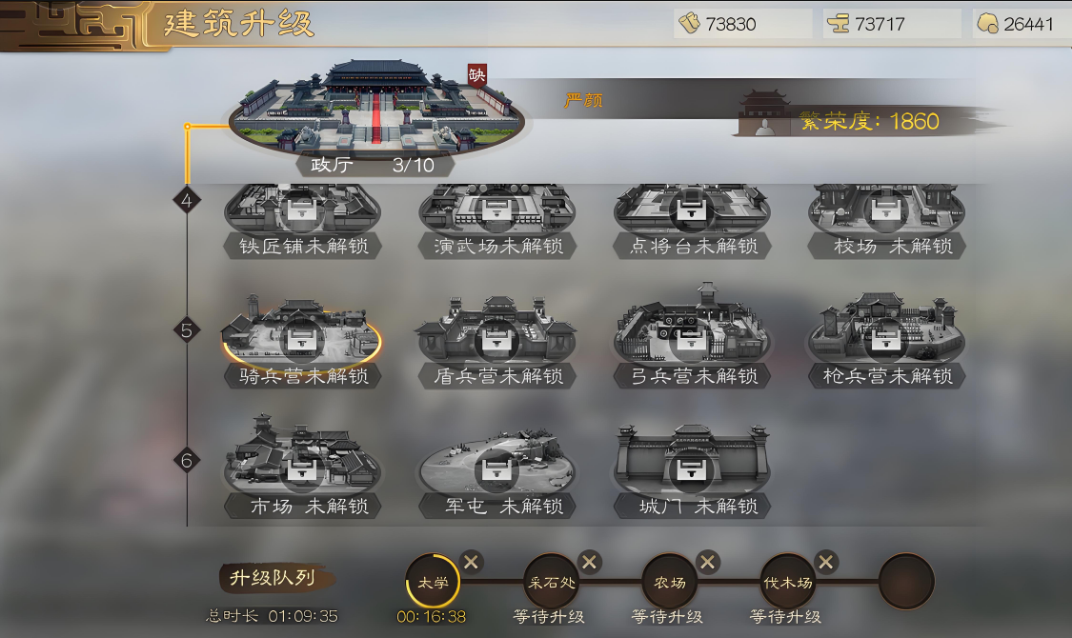Cancel the queued 农场 upgrade
The height and width of the screenshot is (638, 1072).
(708, 562)
